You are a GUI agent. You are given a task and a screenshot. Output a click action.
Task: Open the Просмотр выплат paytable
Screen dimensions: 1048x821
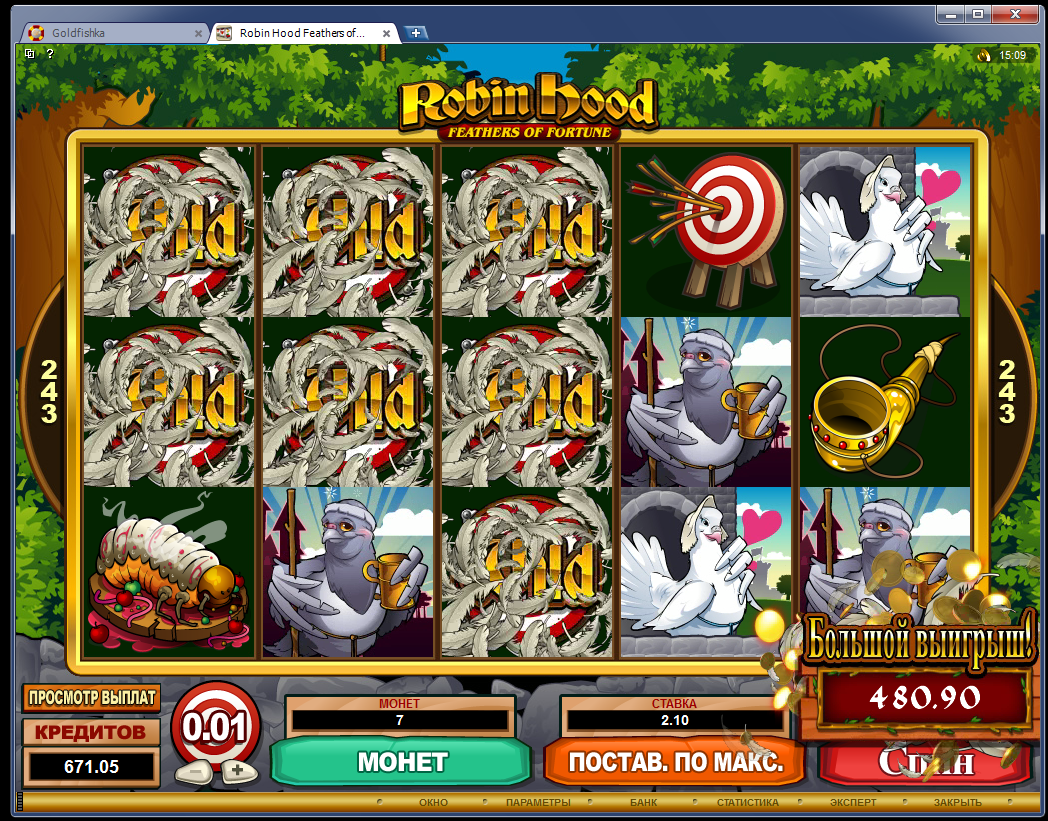(91, 697)
